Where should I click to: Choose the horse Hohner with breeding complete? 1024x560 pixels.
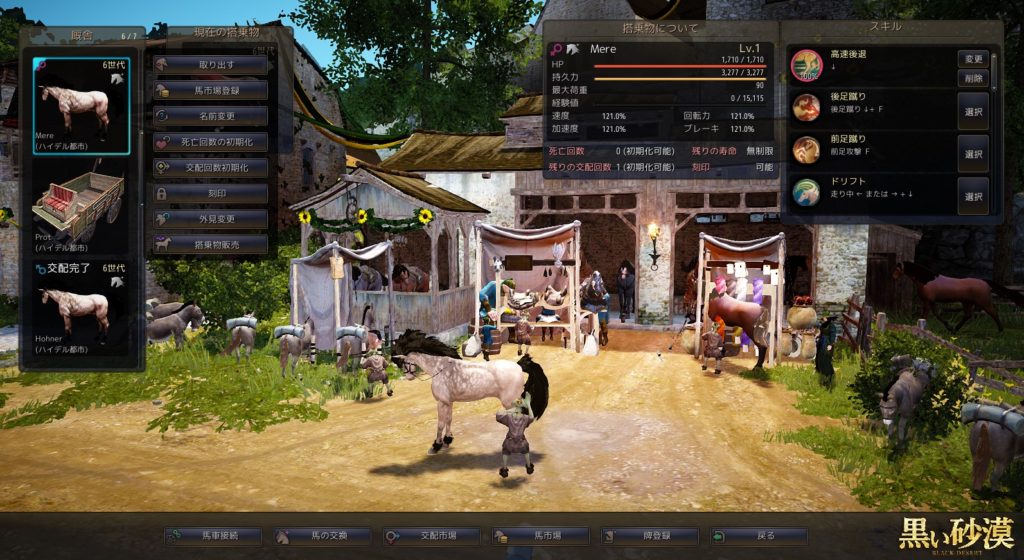[81, 311]
